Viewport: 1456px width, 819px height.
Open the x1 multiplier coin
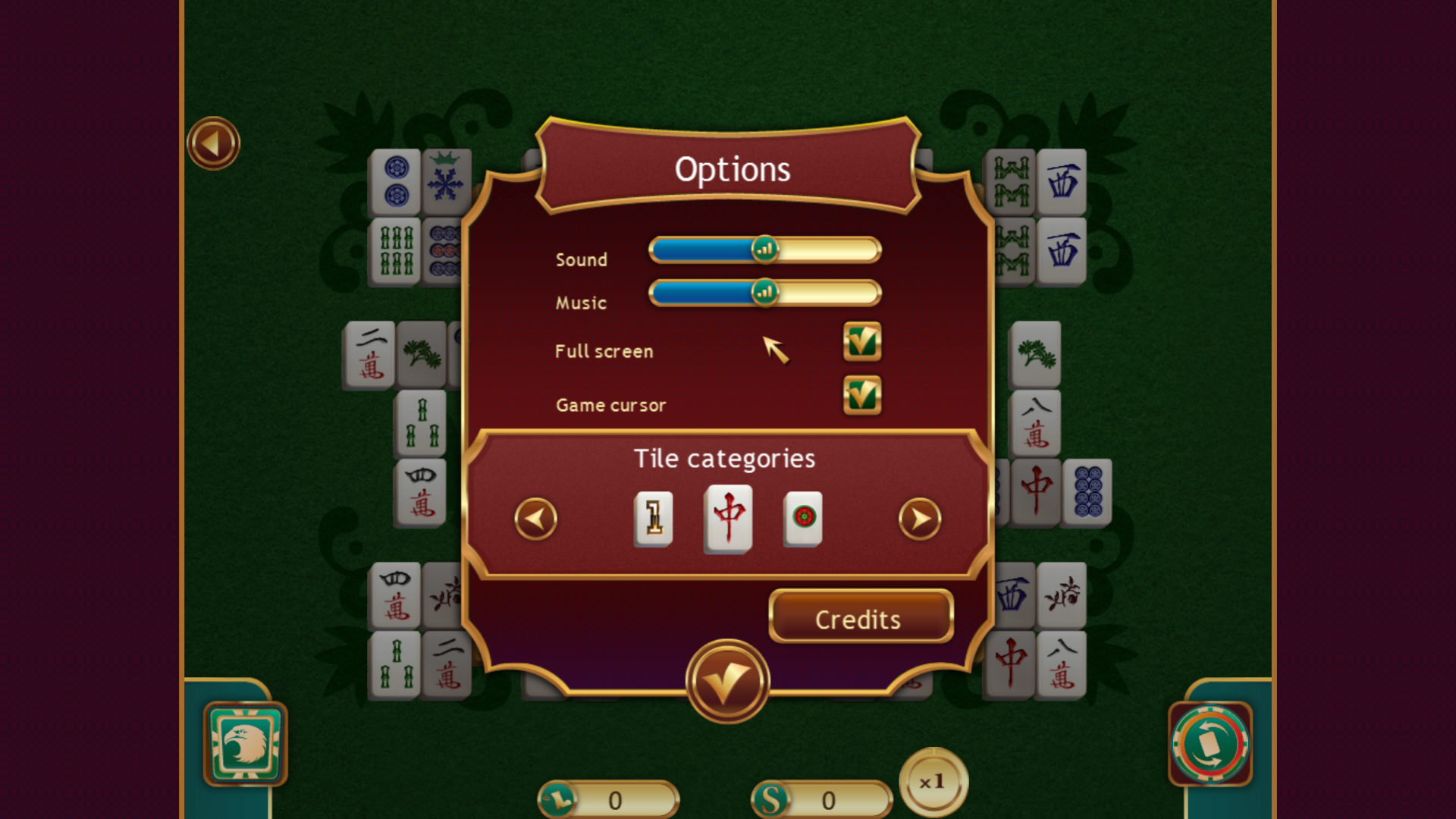click(x=934, y=783)
